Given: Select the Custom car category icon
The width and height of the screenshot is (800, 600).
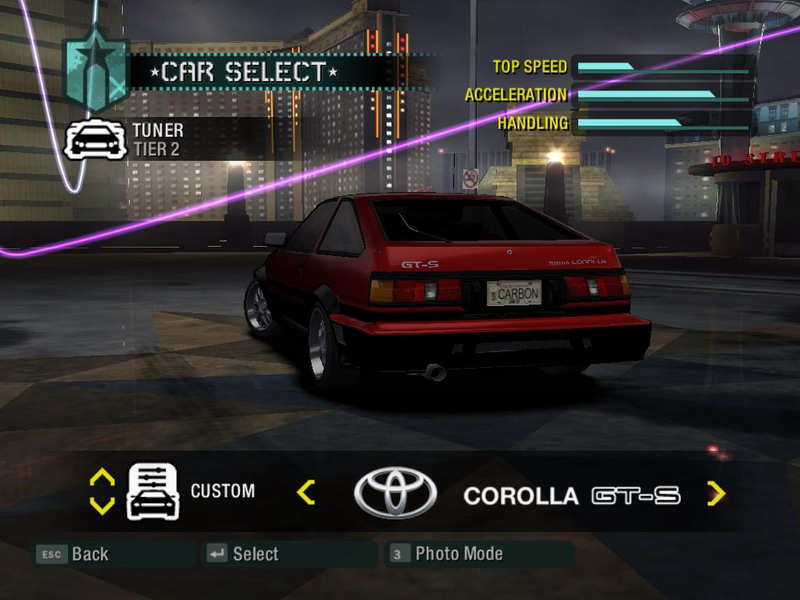Looking at the screenshot, I should pyautogui.click(x=152, y=492).
